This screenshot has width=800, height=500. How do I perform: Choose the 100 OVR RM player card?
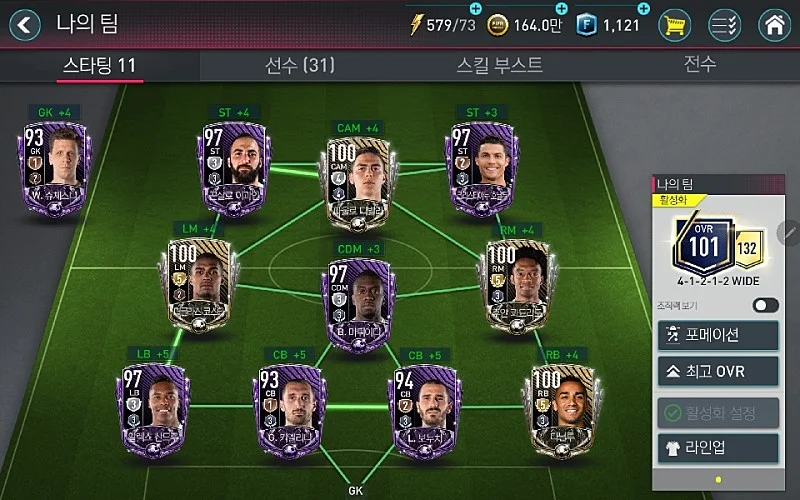pyautogui.click(x=515, y=280)
